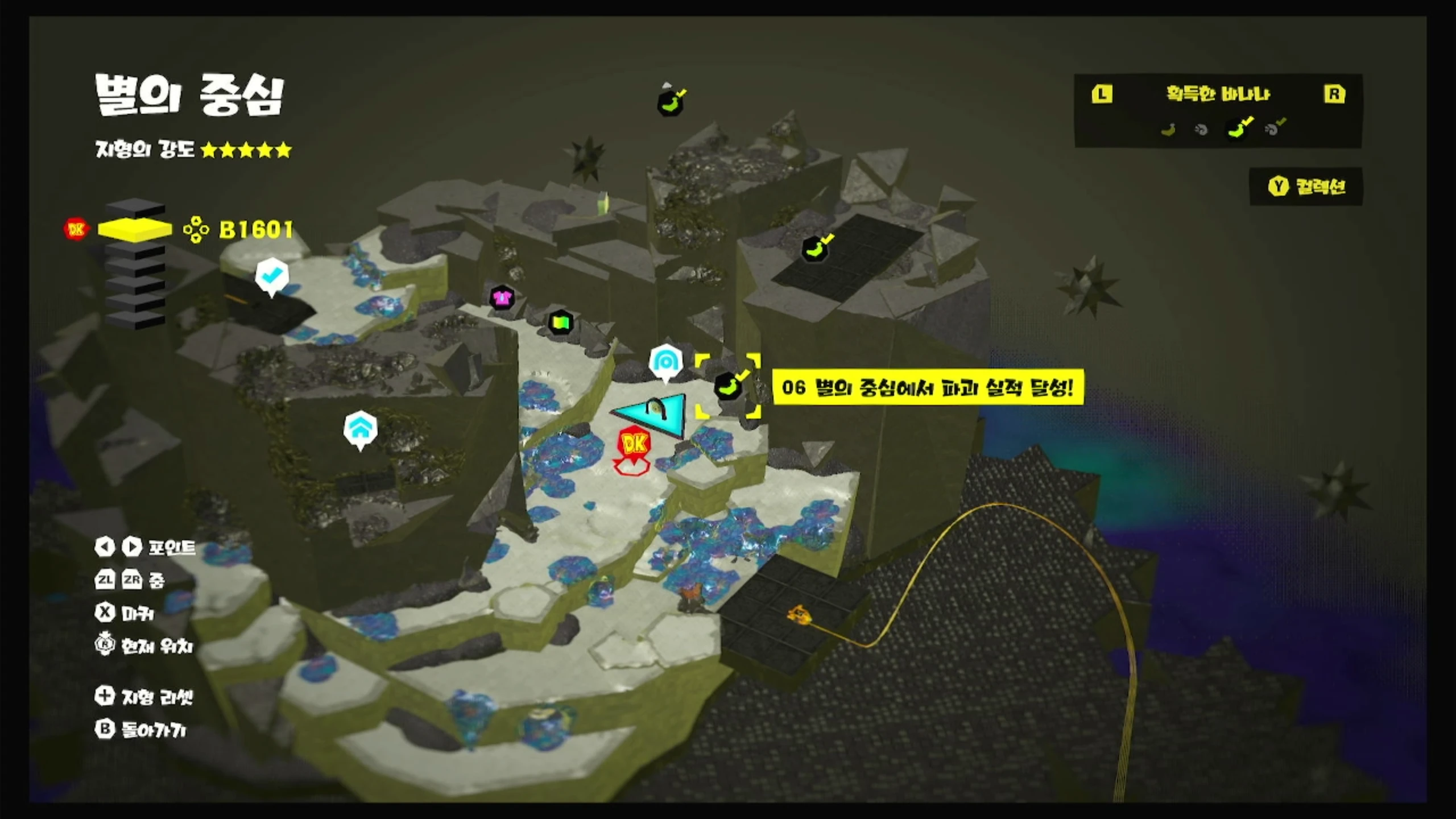
Task: Select the white house hideout marker
Action: [360, 428]
